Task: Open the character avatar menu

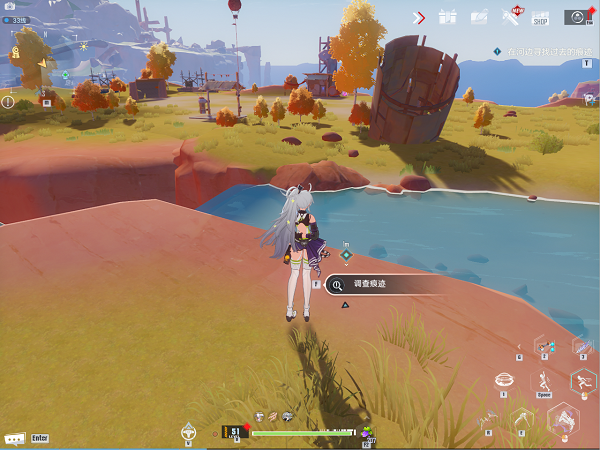Action: (577, 17)
